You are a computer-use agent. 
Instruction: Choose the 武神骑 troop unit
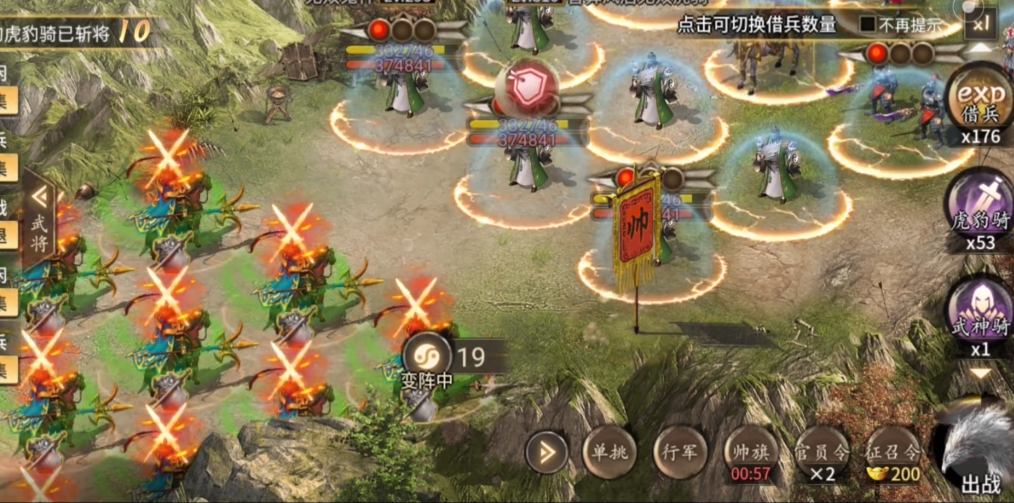(979, 312)
